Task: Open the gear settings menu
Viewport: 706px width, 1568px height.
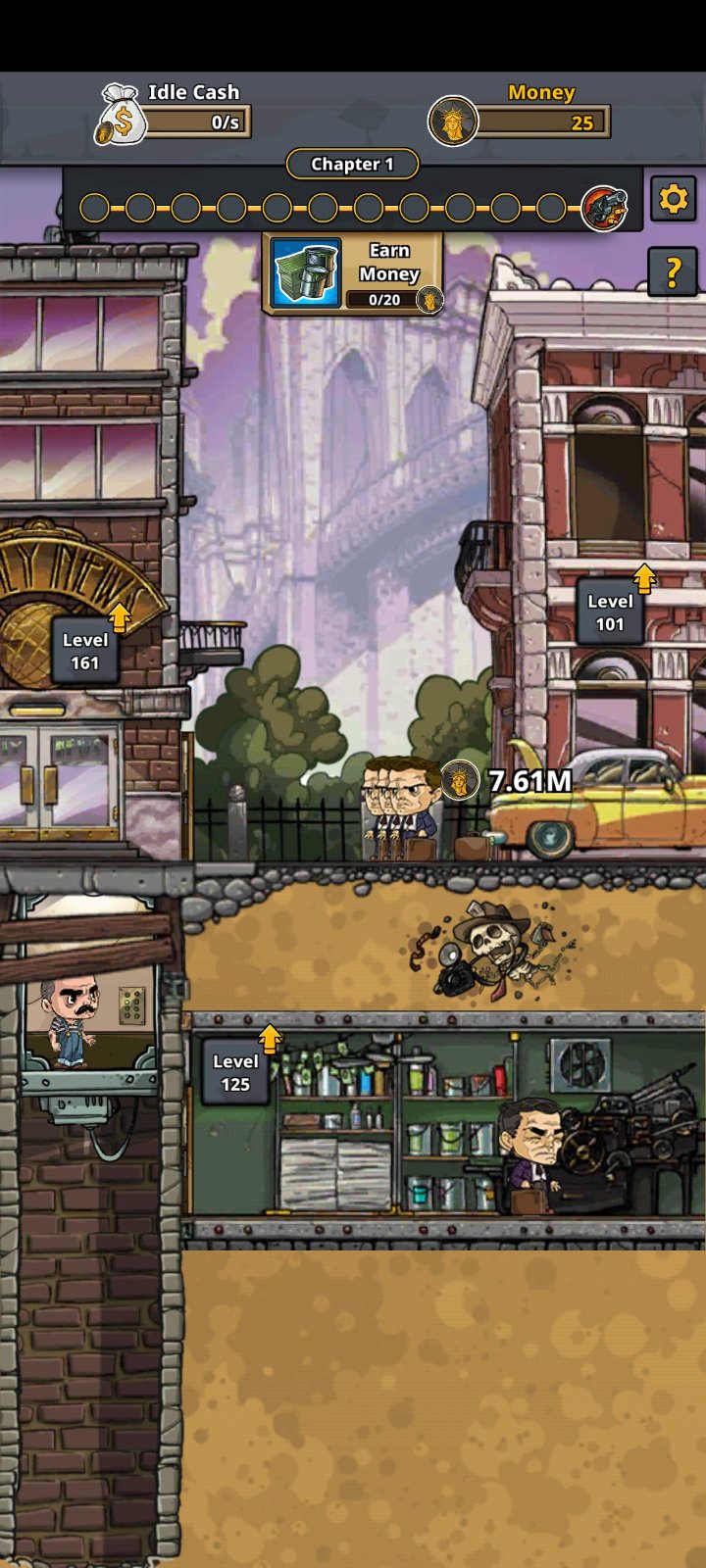Action: pyautogui.click(x=673, y=200)
